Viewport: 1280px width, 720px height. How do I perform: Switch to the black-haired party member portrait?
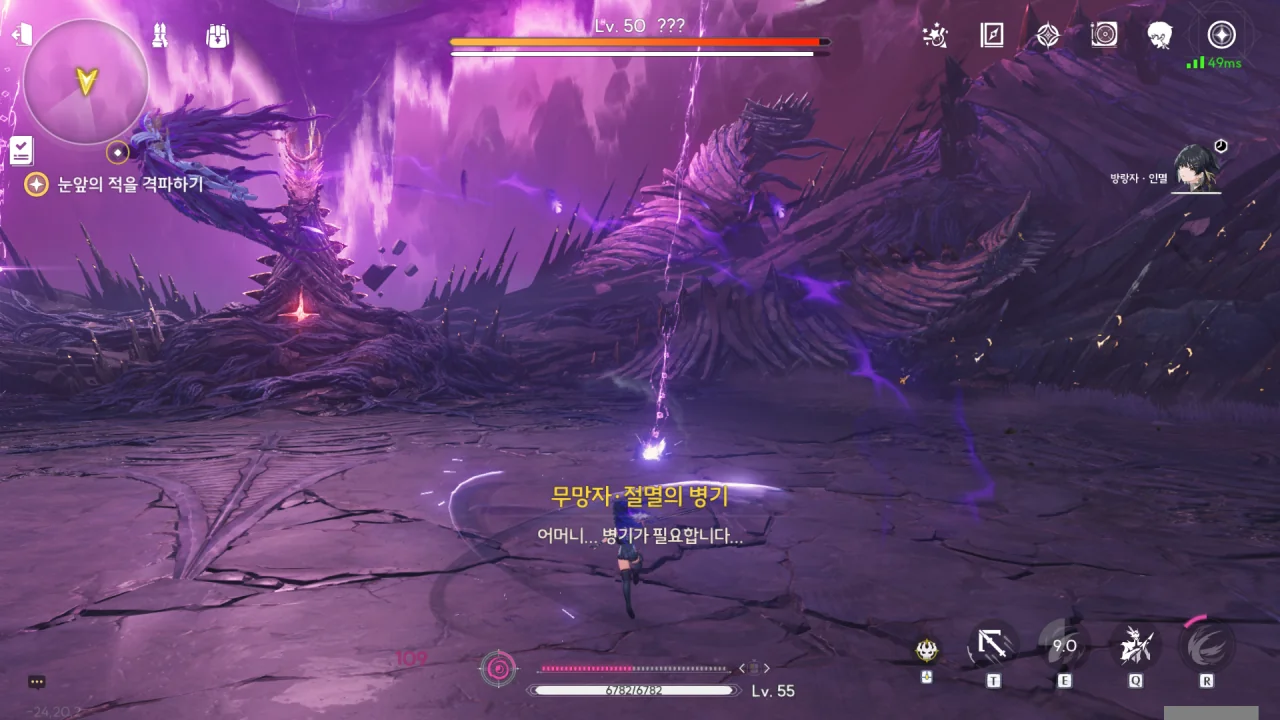point(1196,170)
